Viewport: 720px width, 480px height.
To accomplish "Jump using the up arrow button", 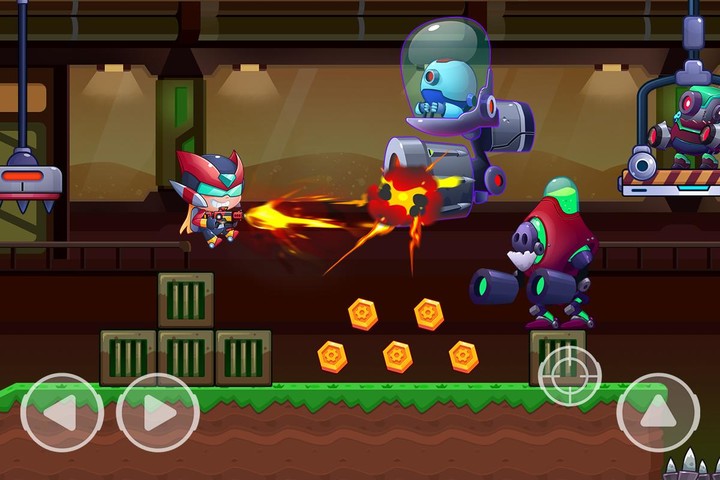I will (657, 412).
